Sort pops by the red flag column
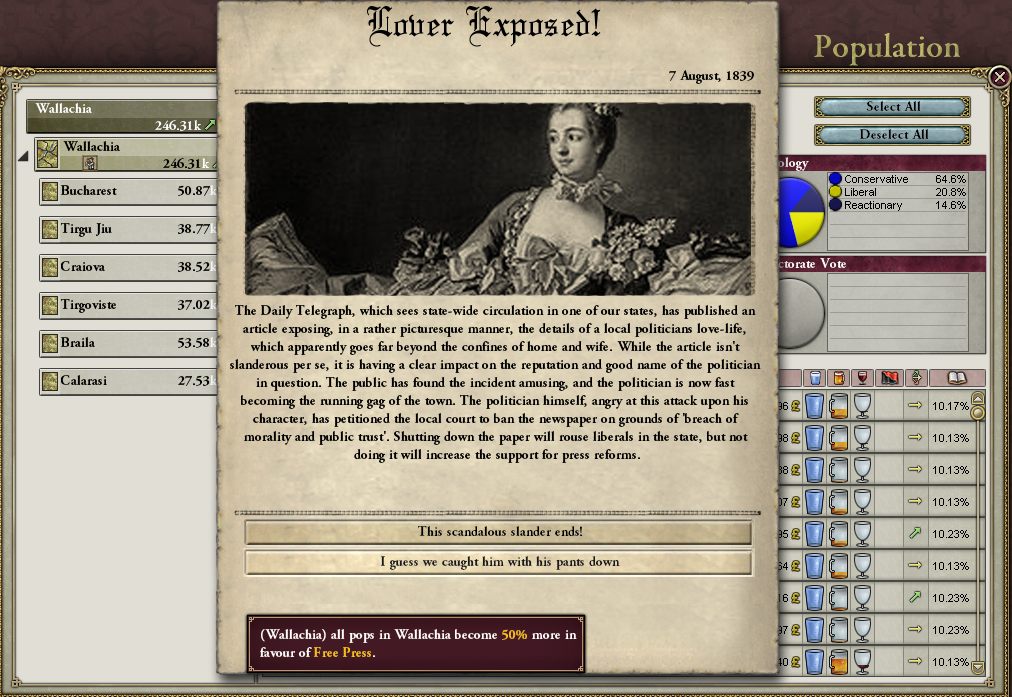This screenshot has width=1012, height=697. pos(889,378)
